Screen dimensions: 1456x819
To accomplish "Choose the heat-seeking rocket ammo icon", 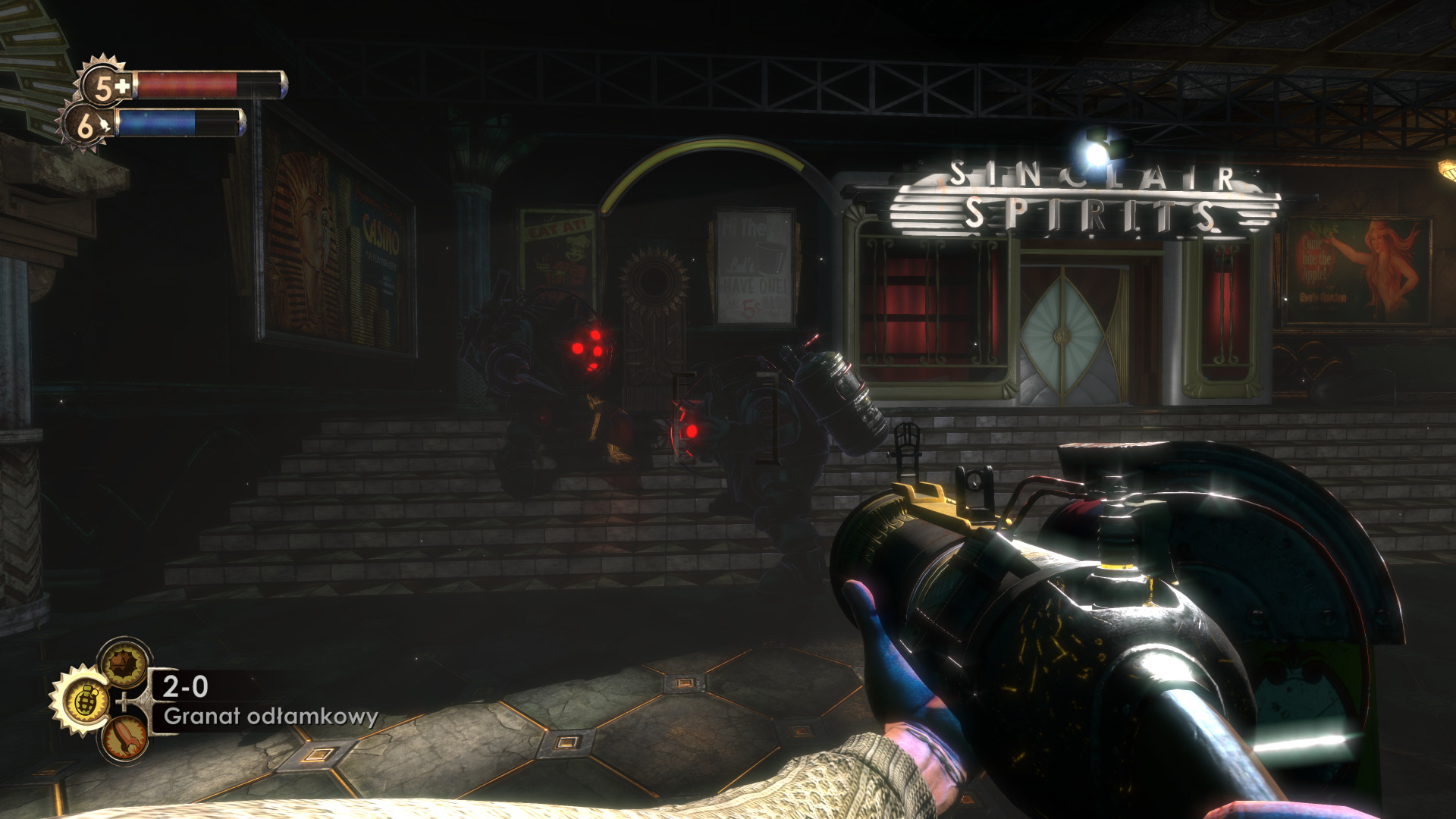I will tap(124, 738).
